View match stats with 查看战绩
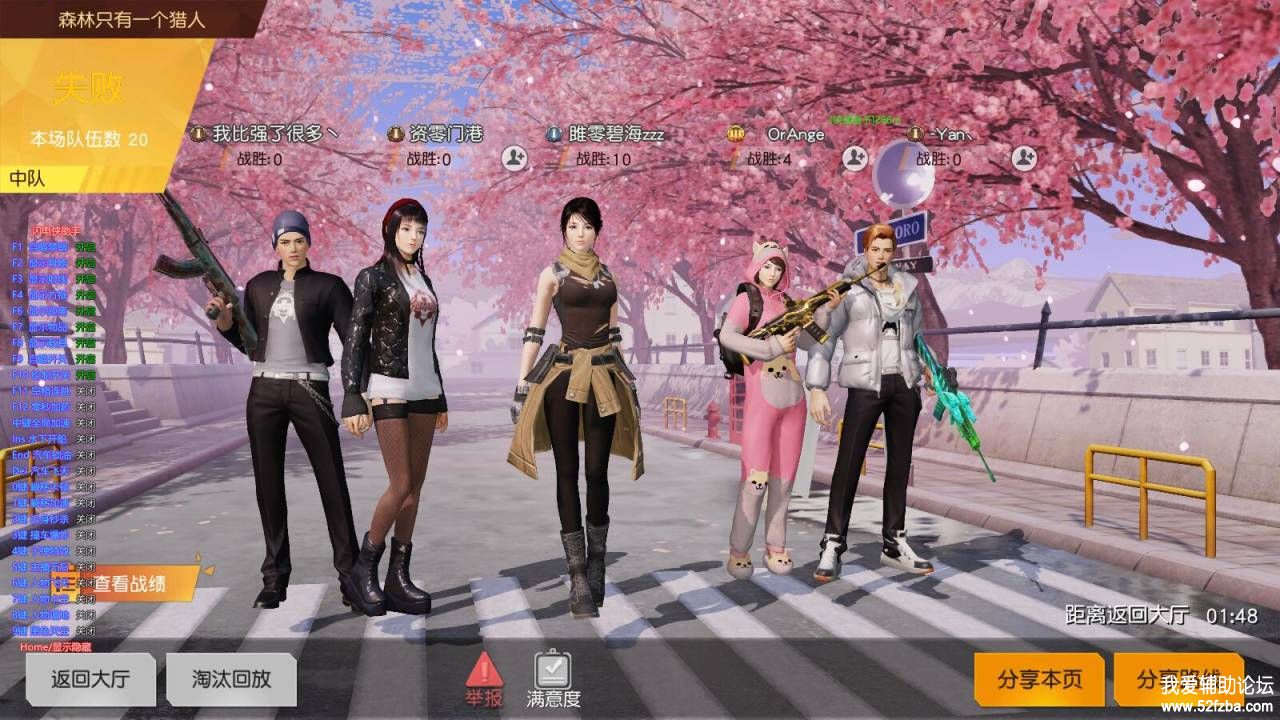The image size is (1280, 720). click(x=130, y=583)
